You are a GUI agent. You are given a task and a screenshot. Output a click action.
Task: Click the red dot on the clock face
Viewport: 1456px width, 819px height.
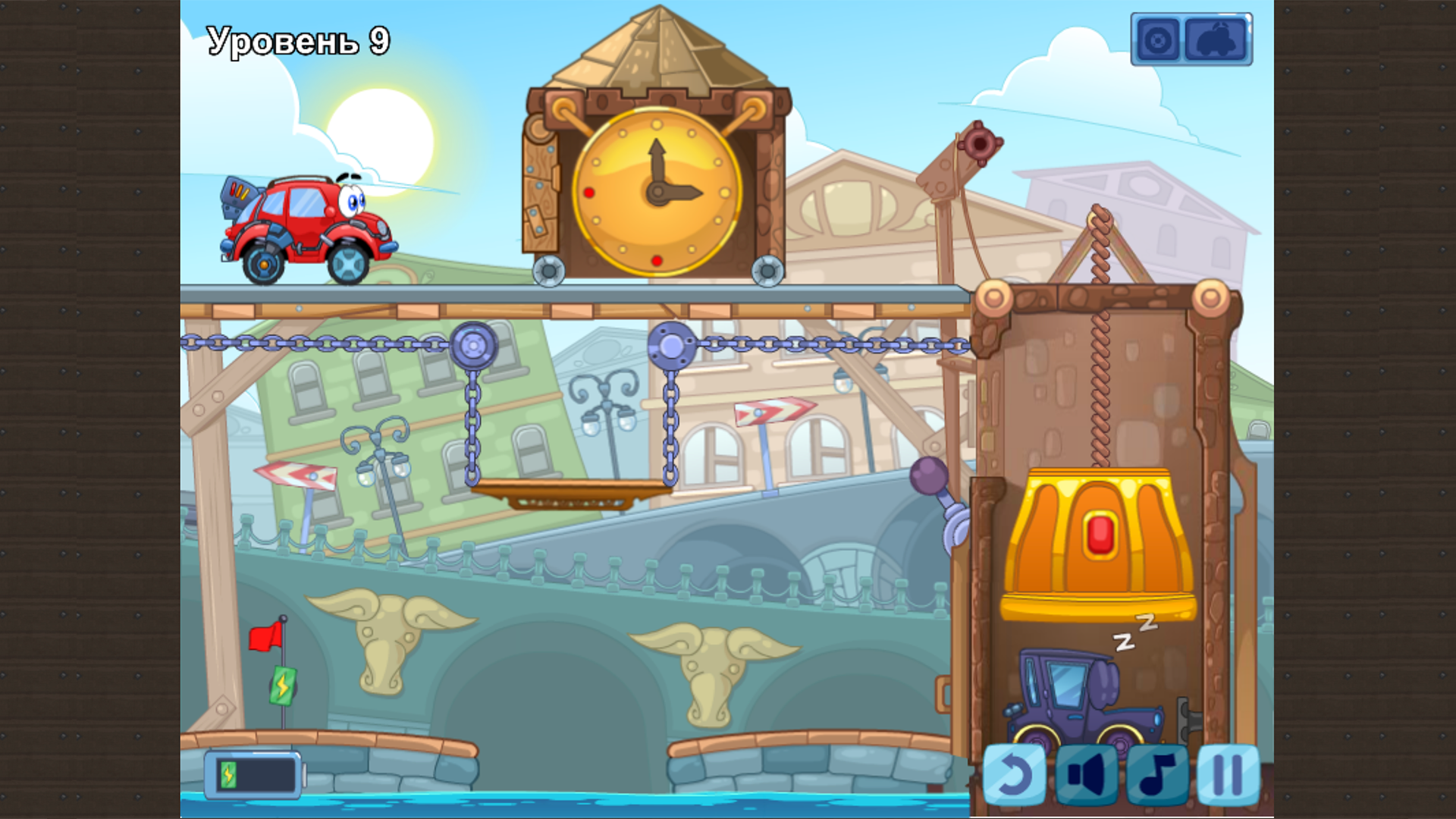point(589,193)
